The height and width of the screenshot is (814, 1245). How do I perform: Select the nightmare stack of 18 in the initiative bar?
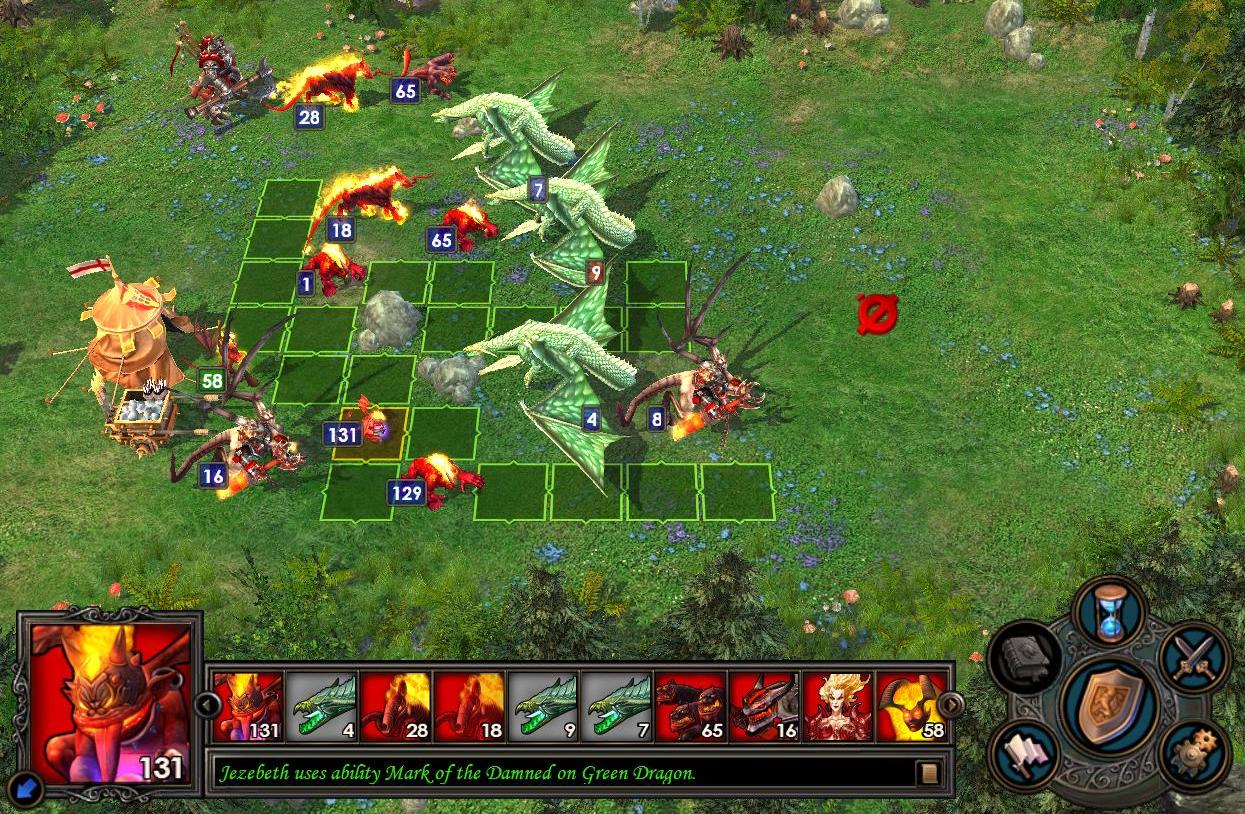click(x=470, y=707)
